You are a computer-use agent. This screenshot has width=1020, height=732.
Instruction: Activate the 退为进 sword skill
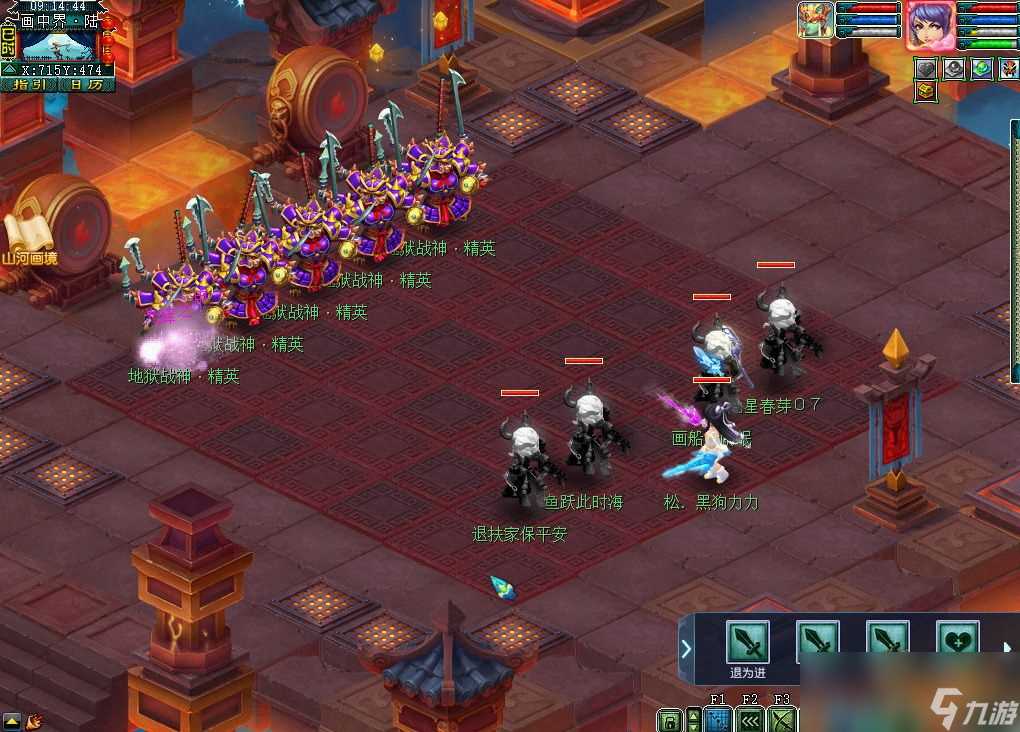click(x=747, y=642)
